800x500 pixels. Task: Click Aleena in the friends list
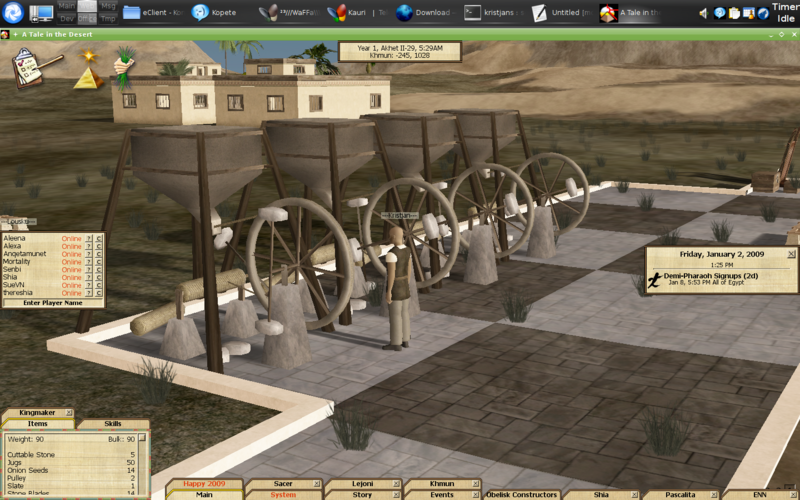tap(15, 239)
